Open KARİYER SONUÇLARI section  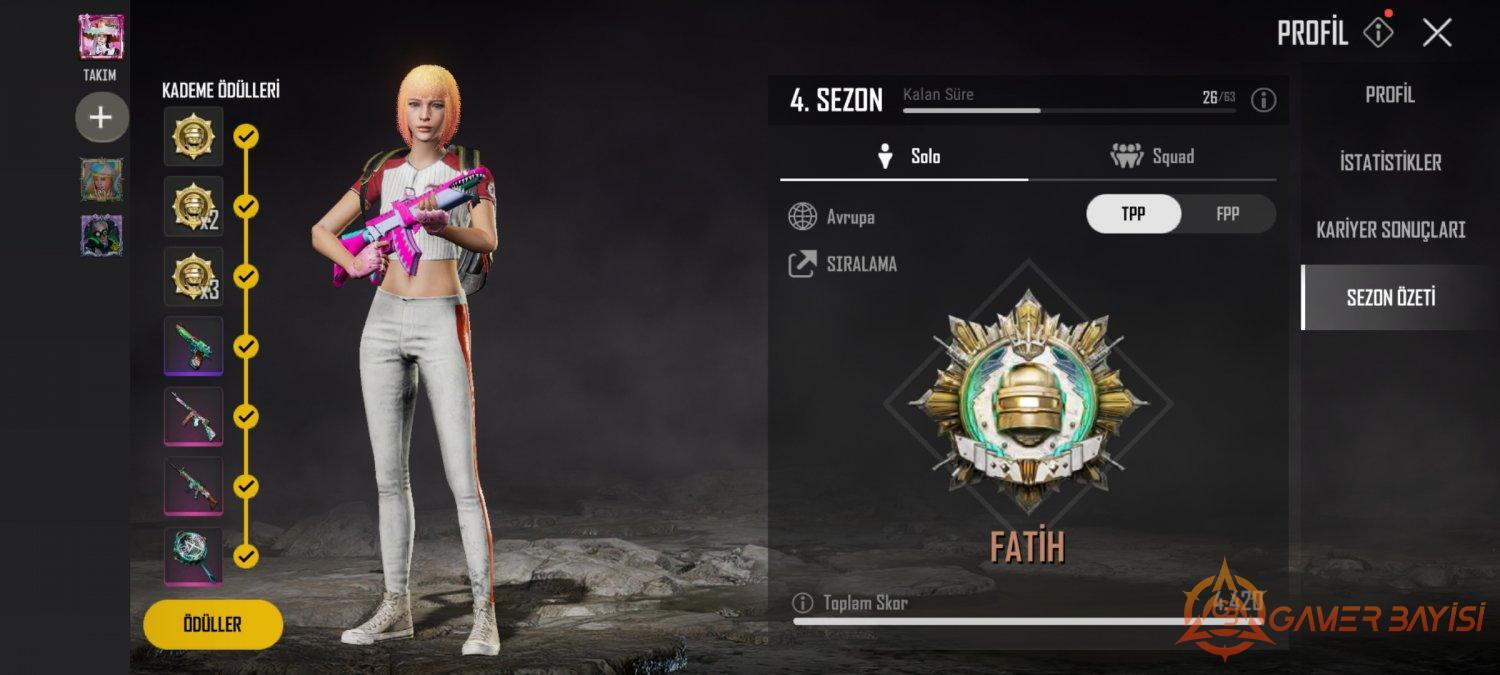[x=1390, y=230]
